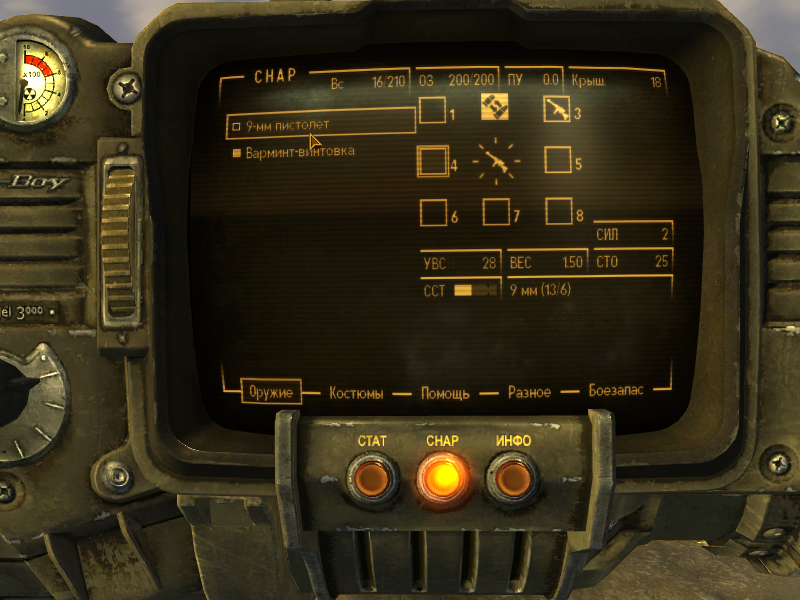Choose Варминт-винтовка in the weapon list

(300, 152)
